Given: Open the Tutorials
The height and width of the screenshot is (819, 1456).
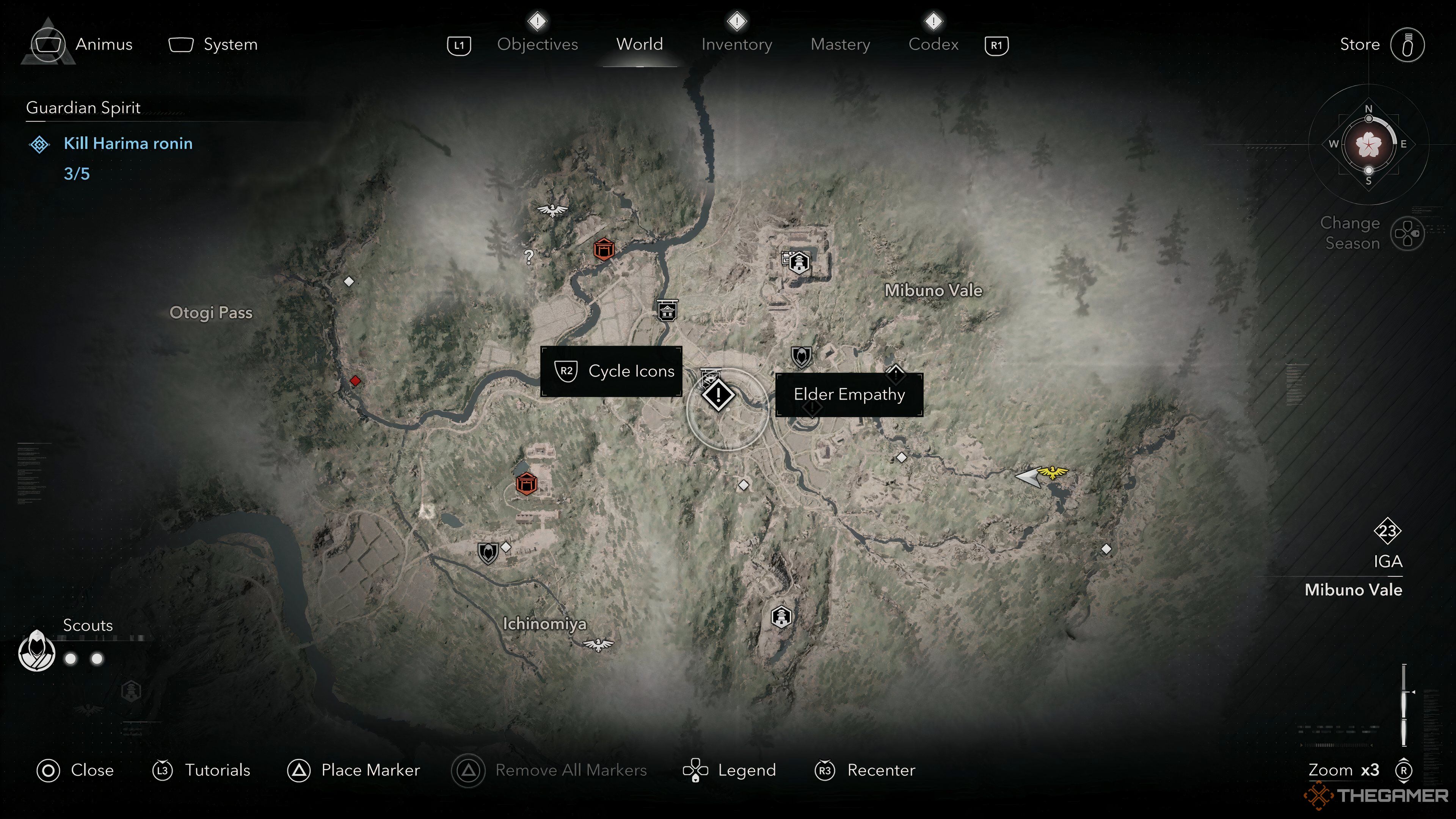Looking at the screenshot, I should click(x=201, y=770).
